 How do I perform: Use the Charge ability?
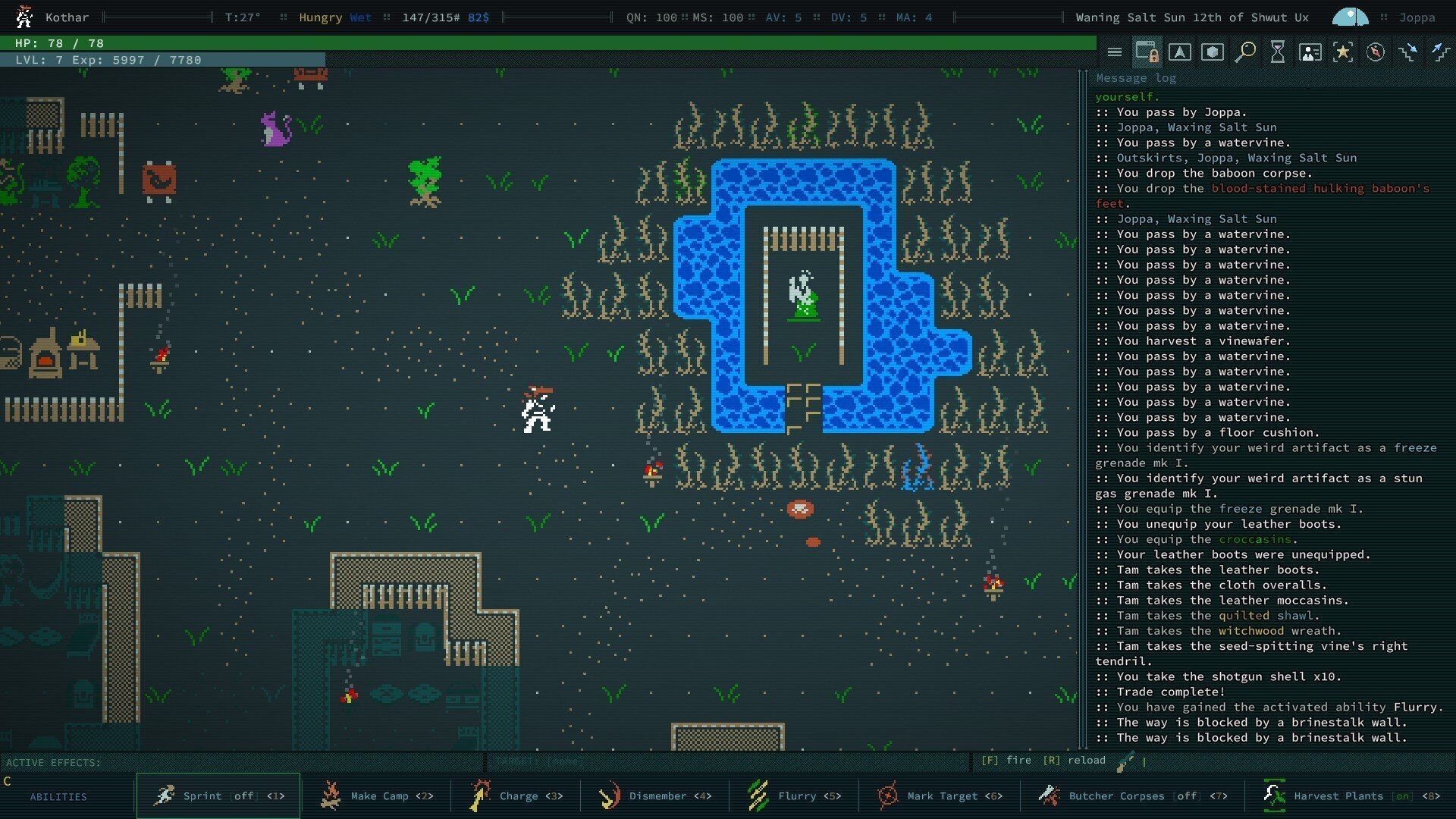pos(516,795)
